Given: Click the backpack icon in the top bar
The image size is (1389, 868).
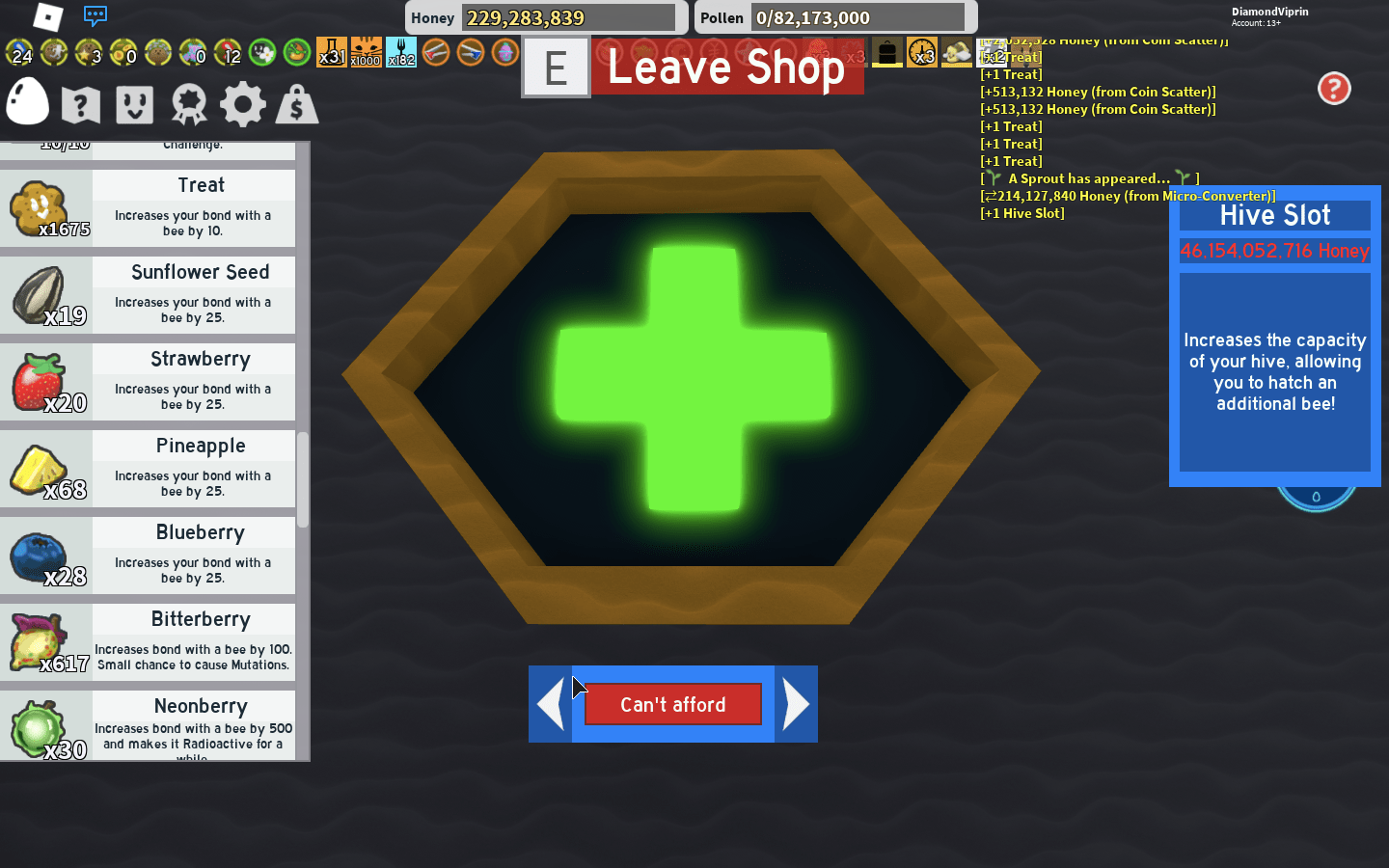Looking at the screenshot, I should coord(886,53).
